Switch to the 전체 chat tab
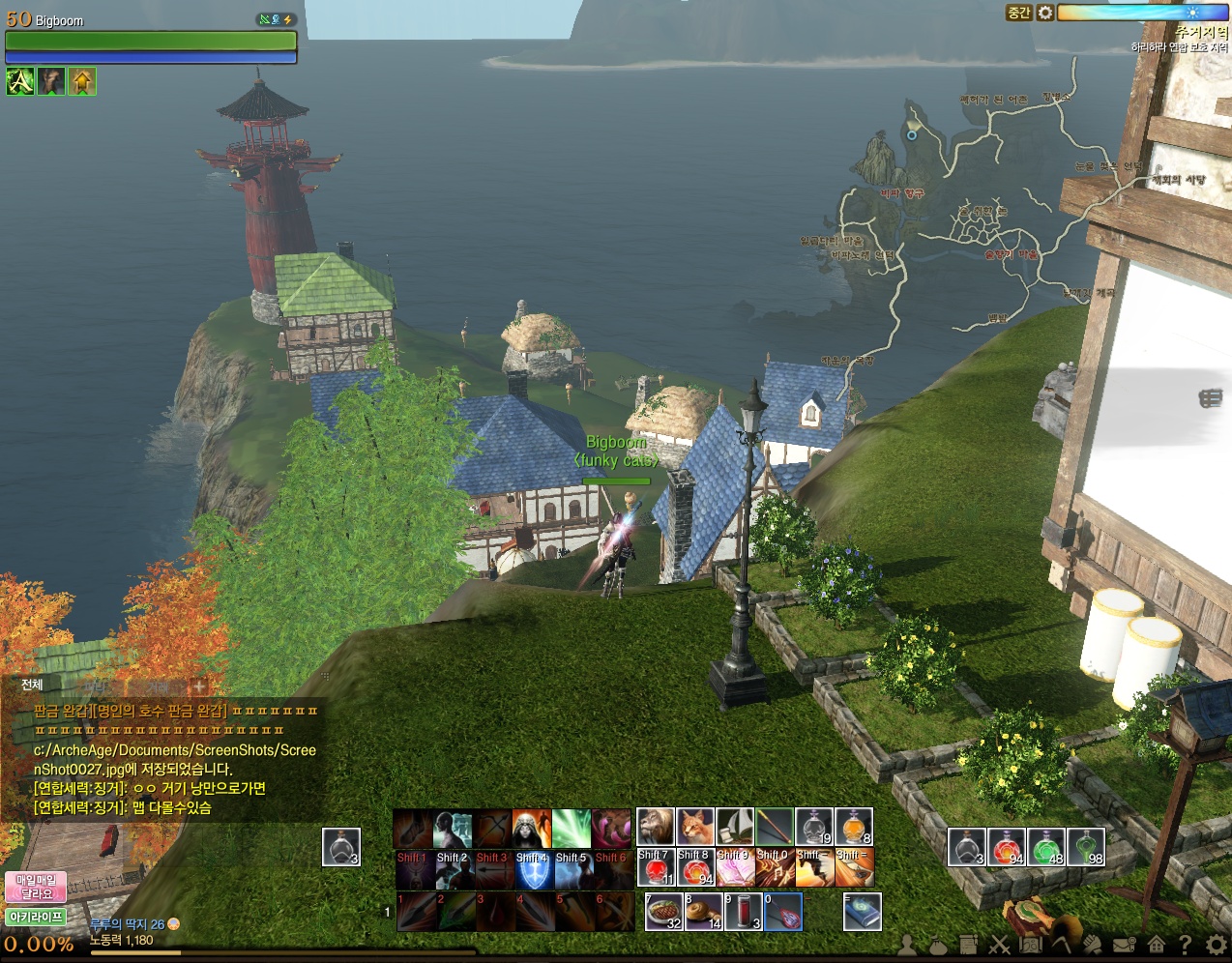 coord(32,685)
